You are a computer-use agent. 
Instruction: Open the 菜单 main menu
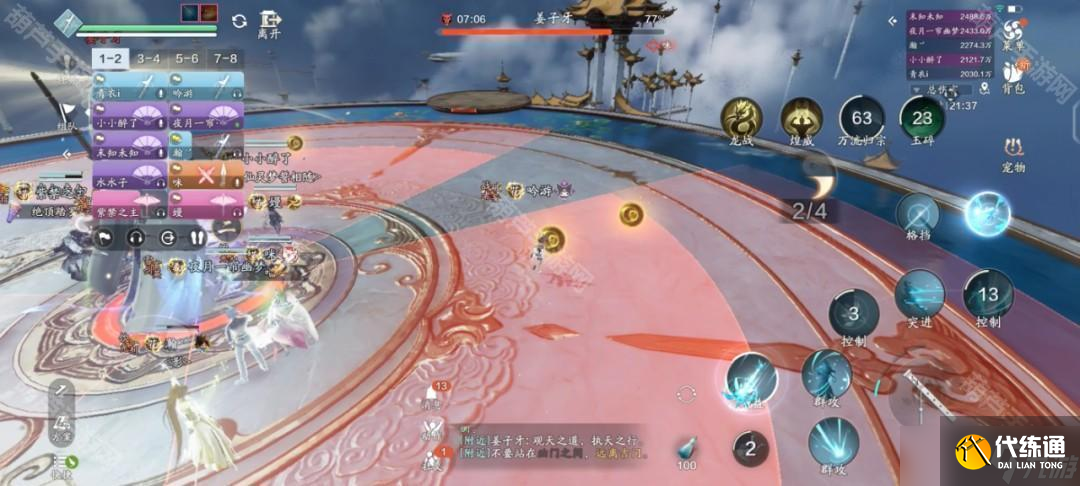tap(1015, 35)
